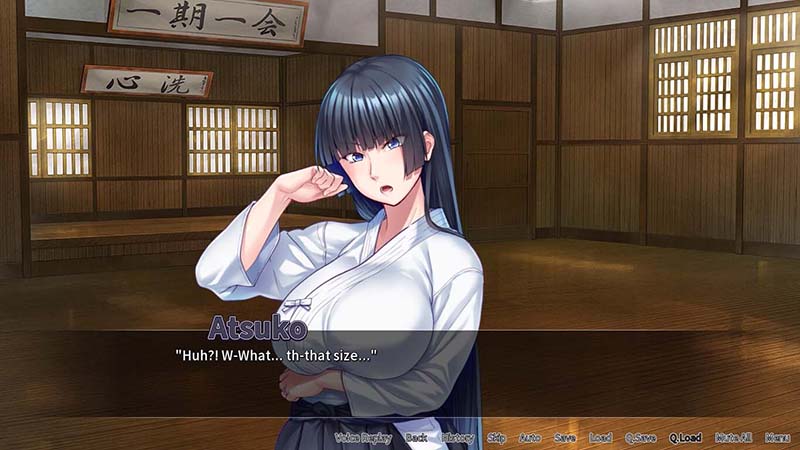The image size is (800, 450).
Task: Open the Save screen
Action: (565, 438)
